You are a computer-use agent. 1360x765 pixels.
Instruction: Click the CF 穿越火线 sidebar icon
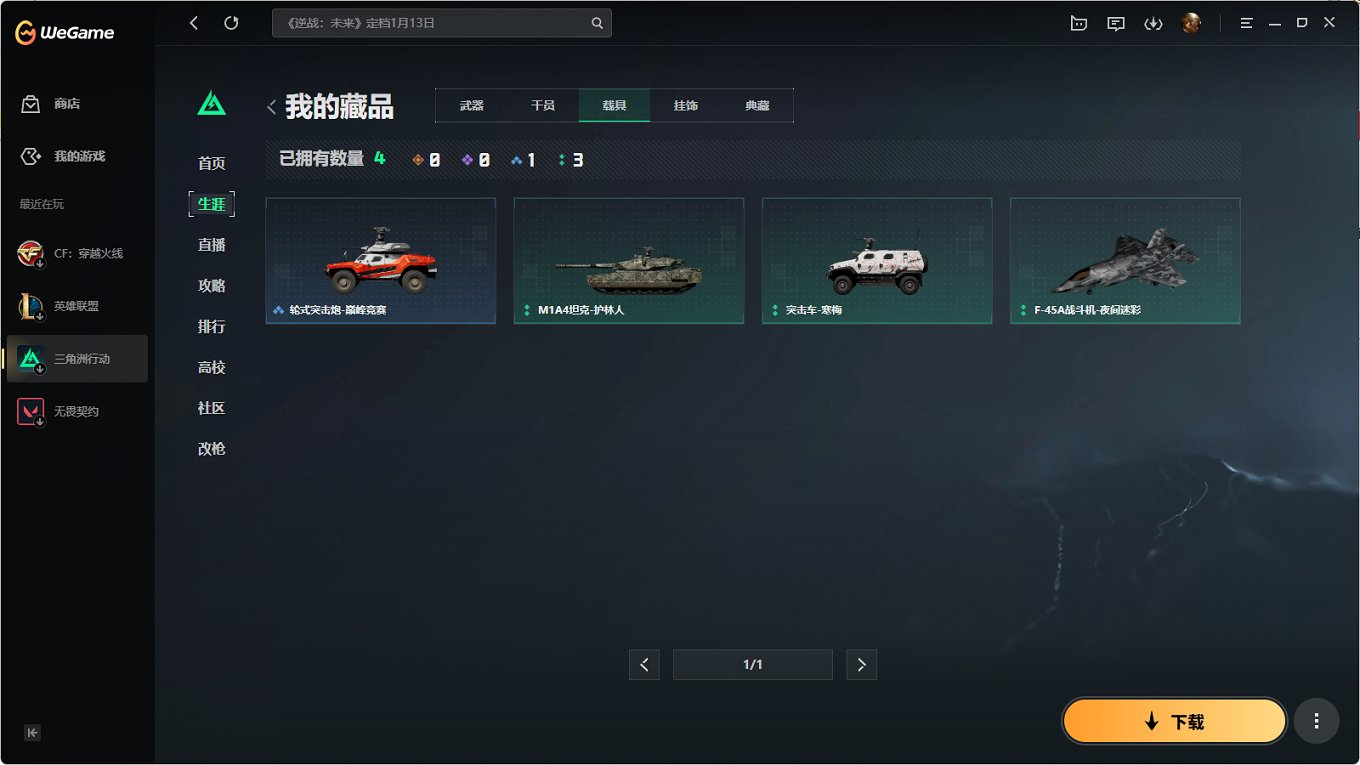29,253
